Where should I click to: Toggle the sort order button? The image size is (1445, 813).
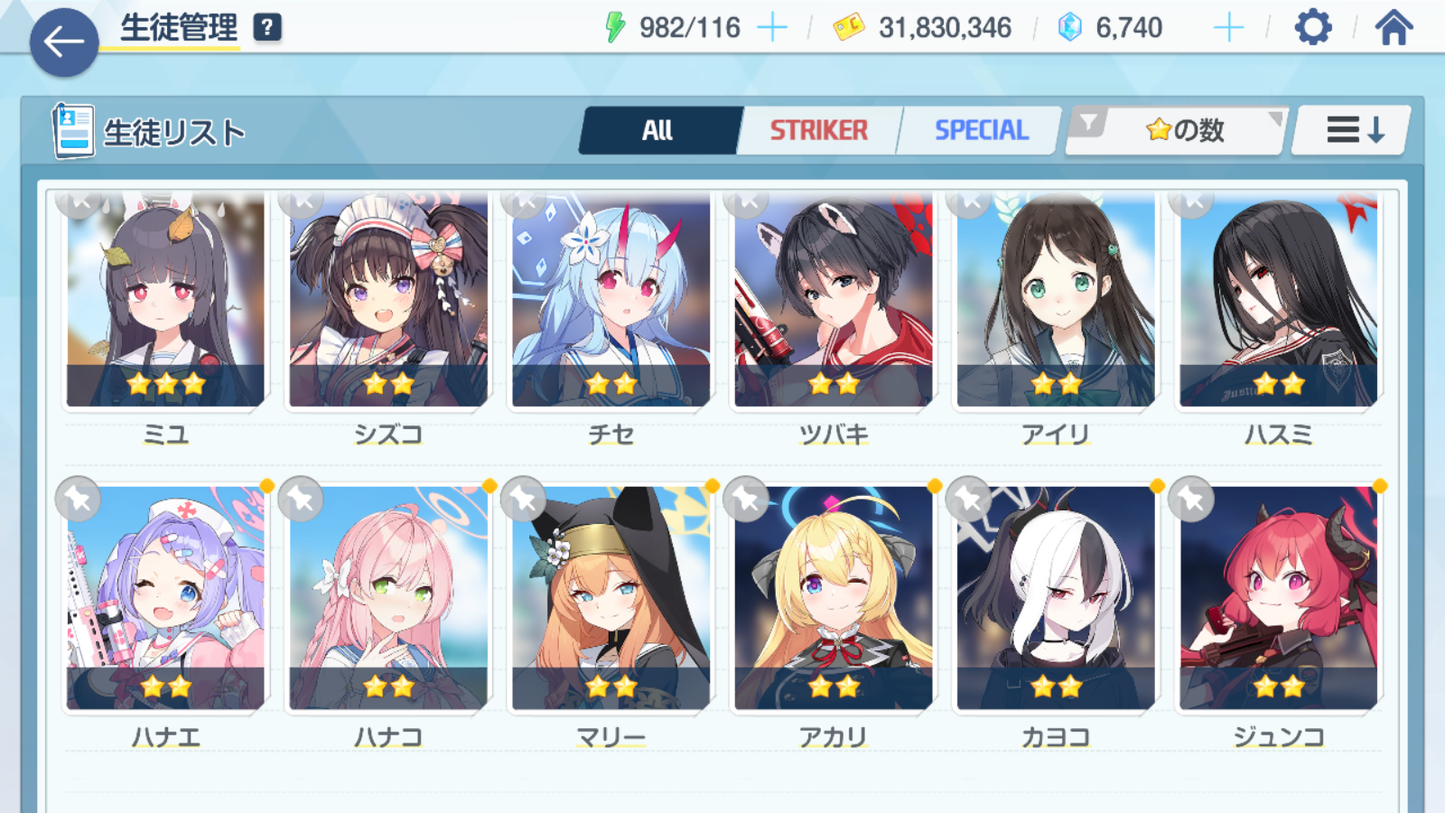[x=1353, y=131]
